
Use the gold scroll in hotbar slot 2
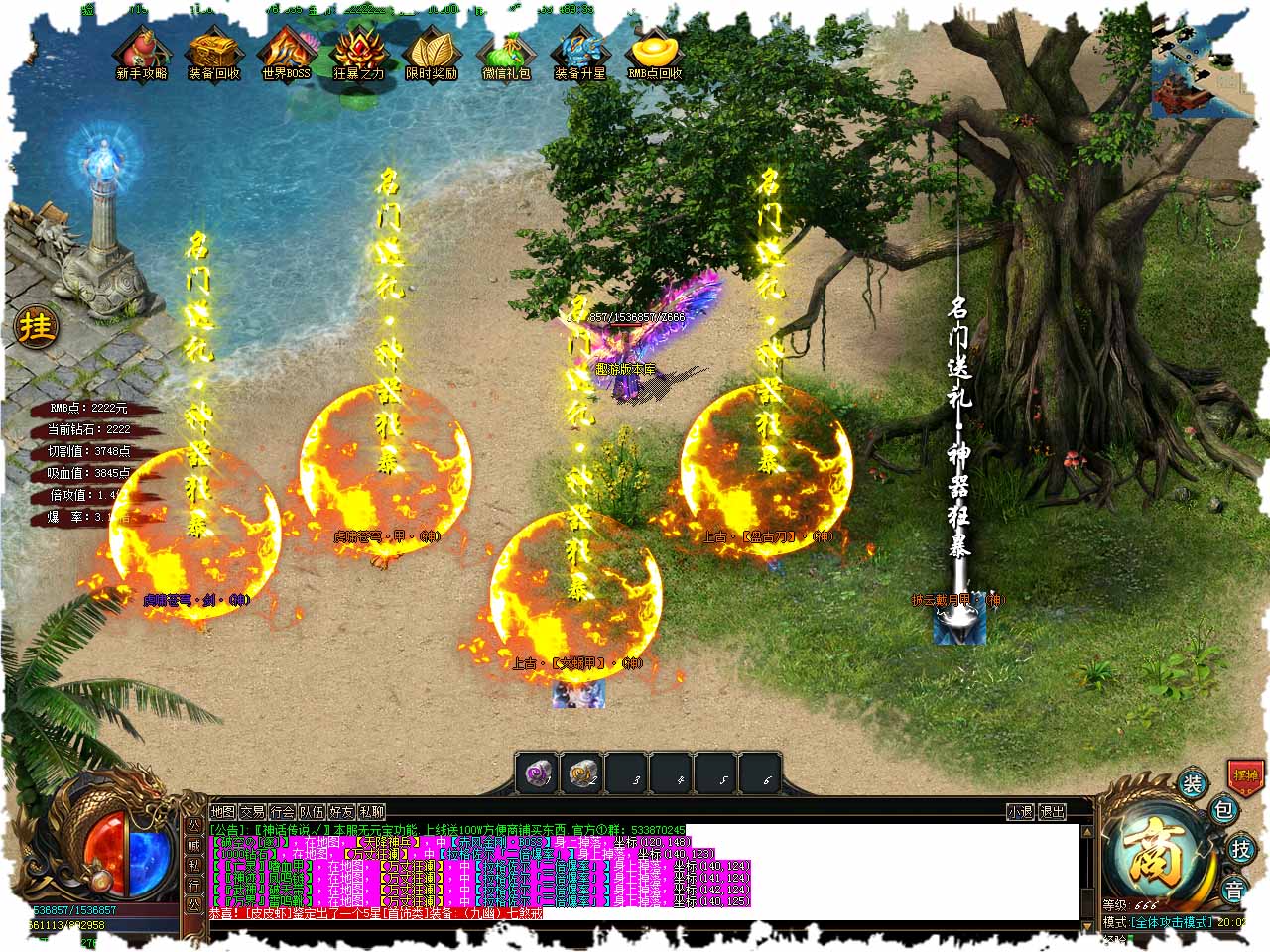point(583,773)
